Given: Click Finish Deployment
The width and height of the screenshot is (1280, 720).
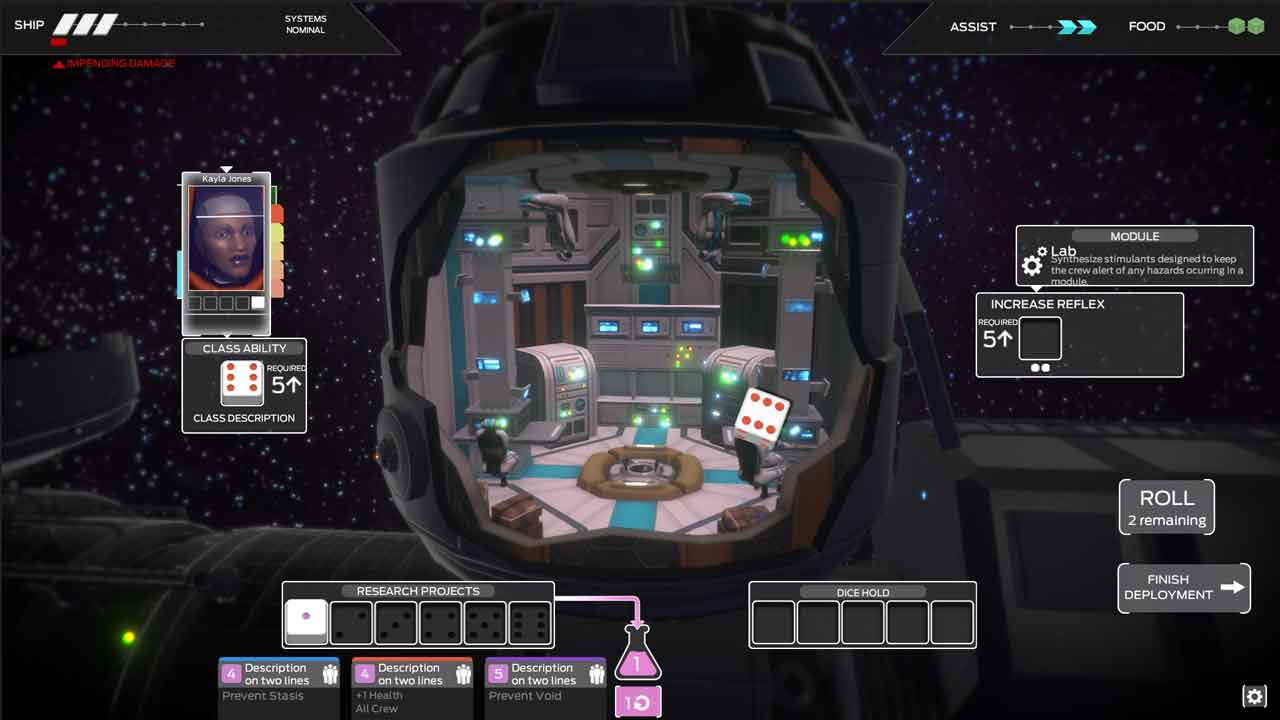Looking at the screenshot, I should click(1183, 587).
